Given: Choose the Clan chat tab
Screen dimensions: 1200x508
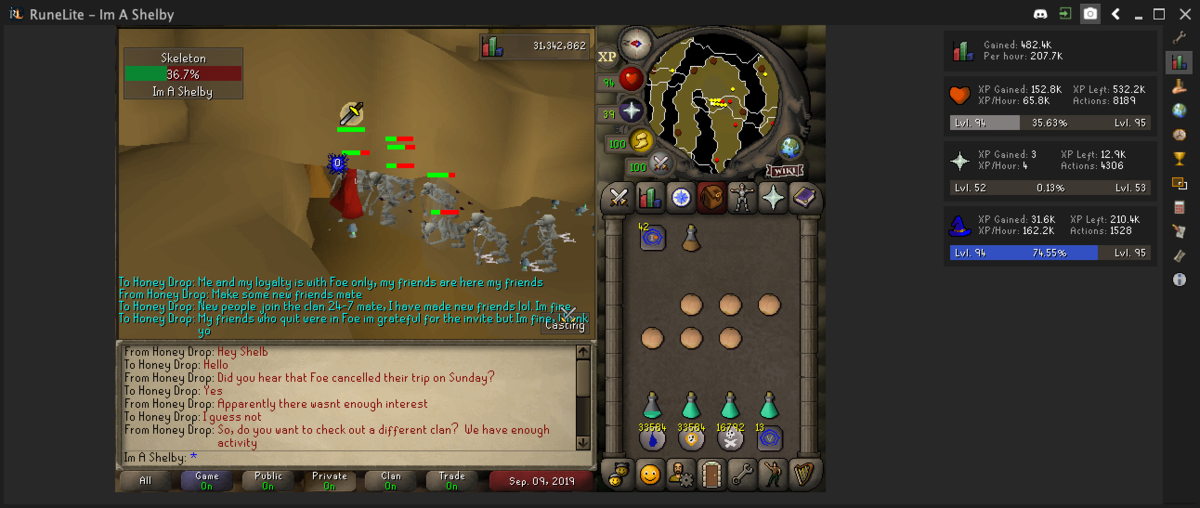Looking at the screenshot, I should pos(391,481).
